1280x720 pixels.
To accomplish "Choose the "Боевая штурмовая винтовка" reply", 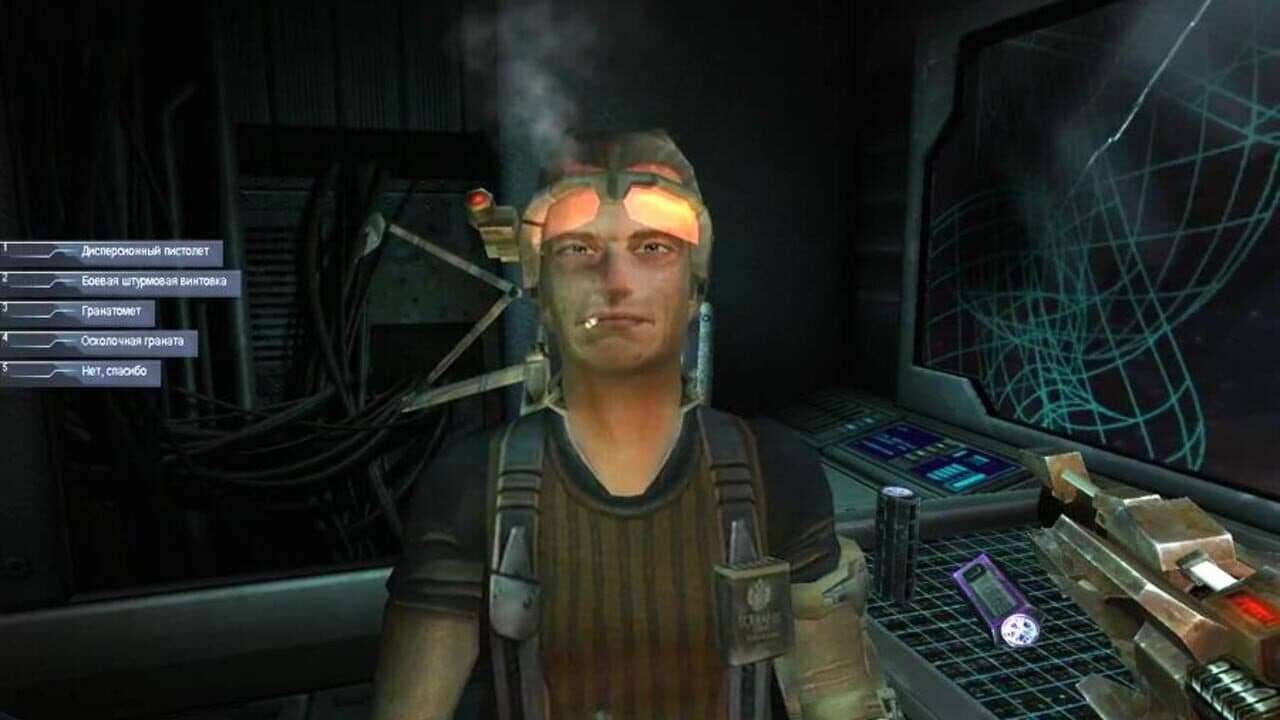I will [153, 281].
